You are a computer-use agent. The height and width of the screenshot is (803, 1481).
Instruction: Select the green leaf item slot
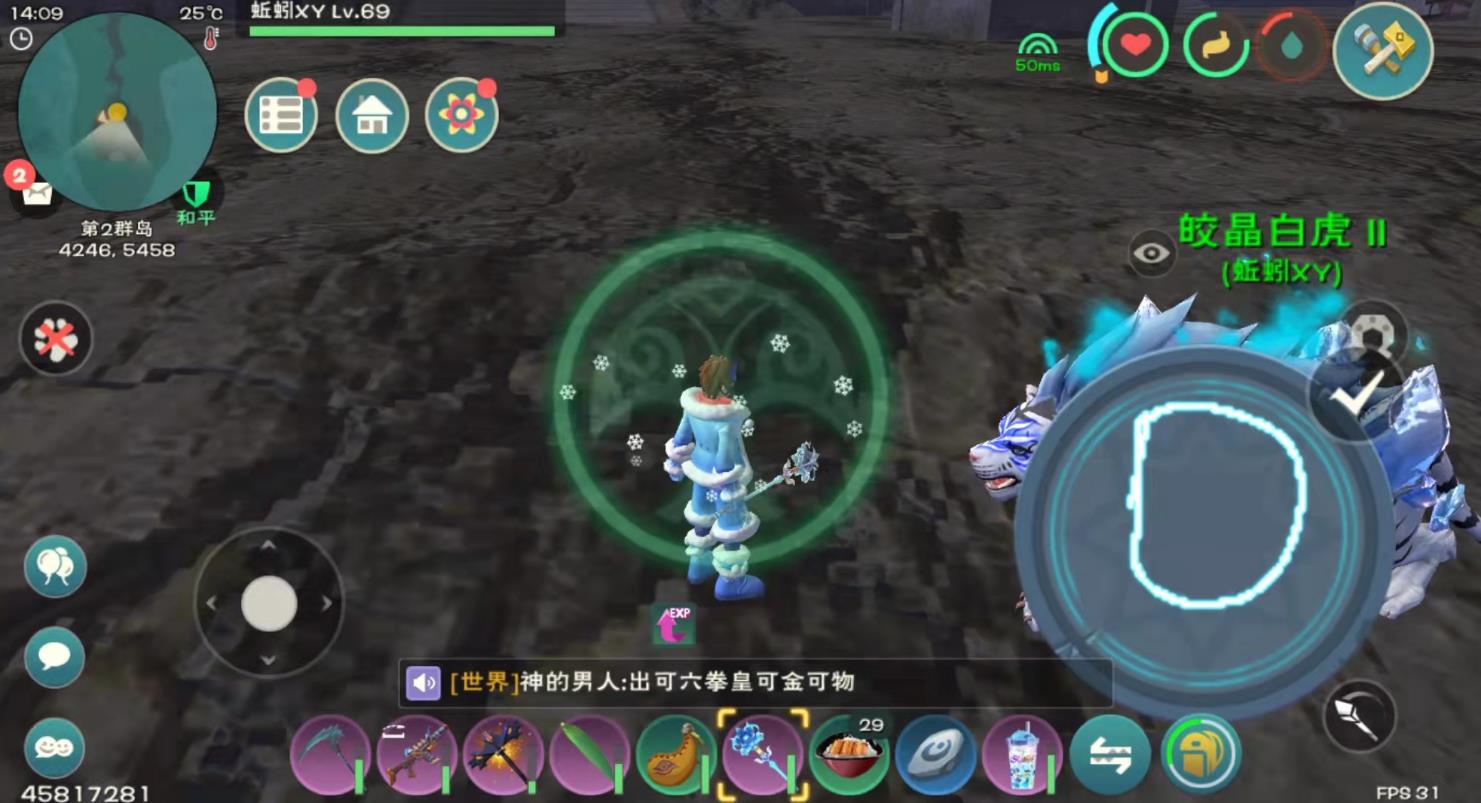589,755
